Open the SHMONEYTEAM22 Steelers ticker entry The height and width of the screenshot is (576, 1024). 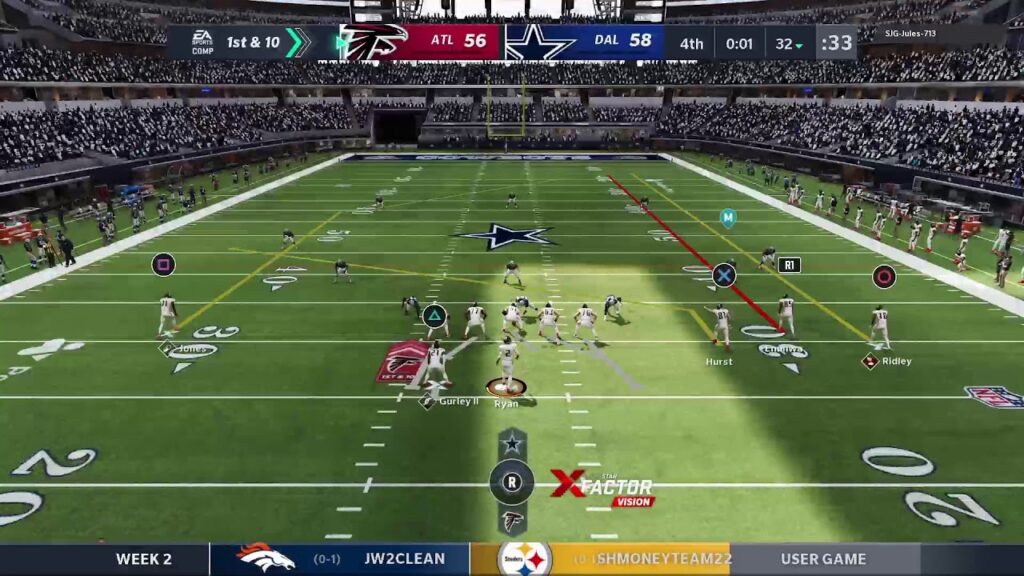click(x=600, y=559)
